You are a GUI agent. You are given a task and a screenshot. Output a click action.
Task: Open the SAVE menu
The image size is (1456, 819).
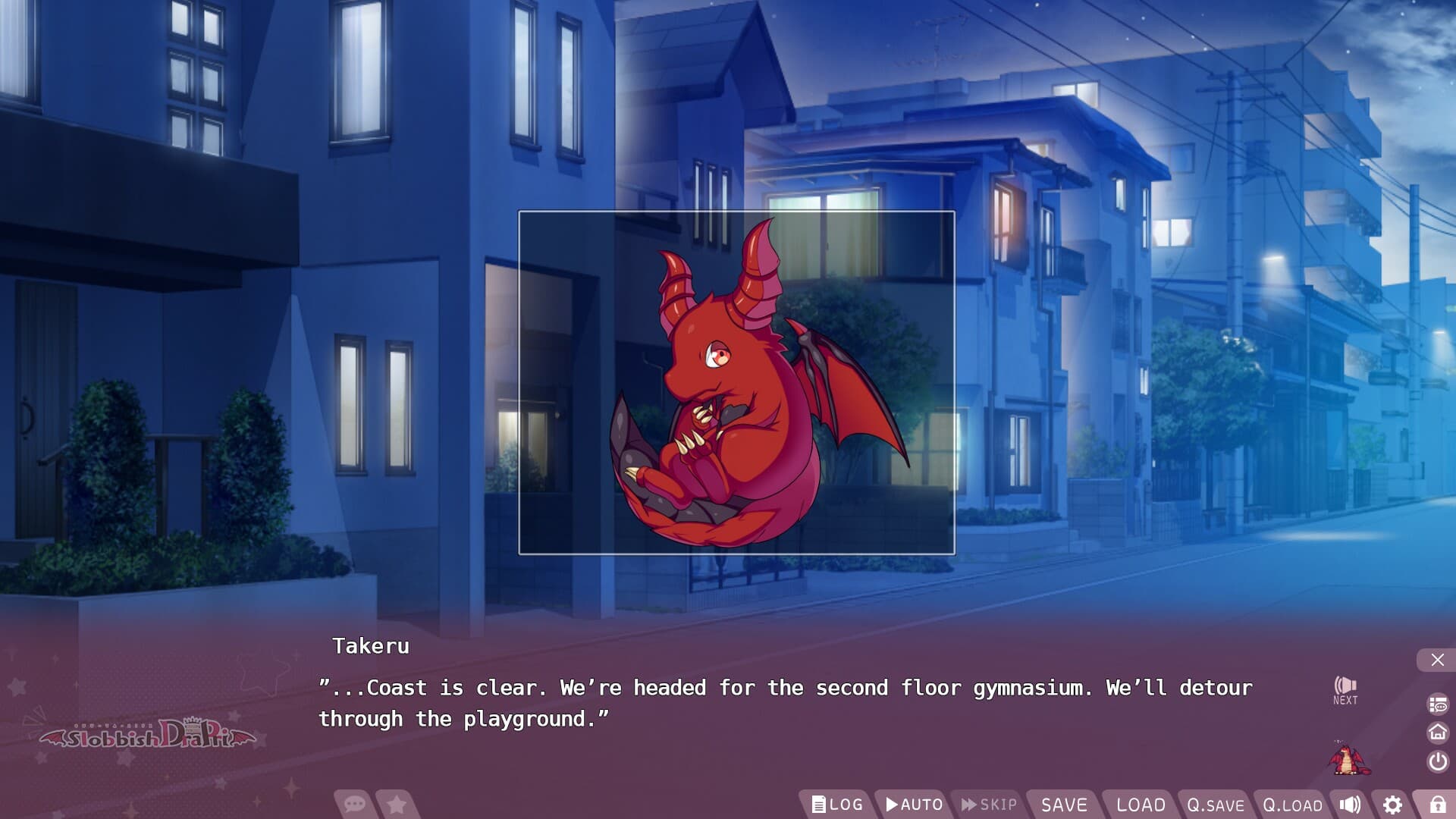click(1065, 805)
